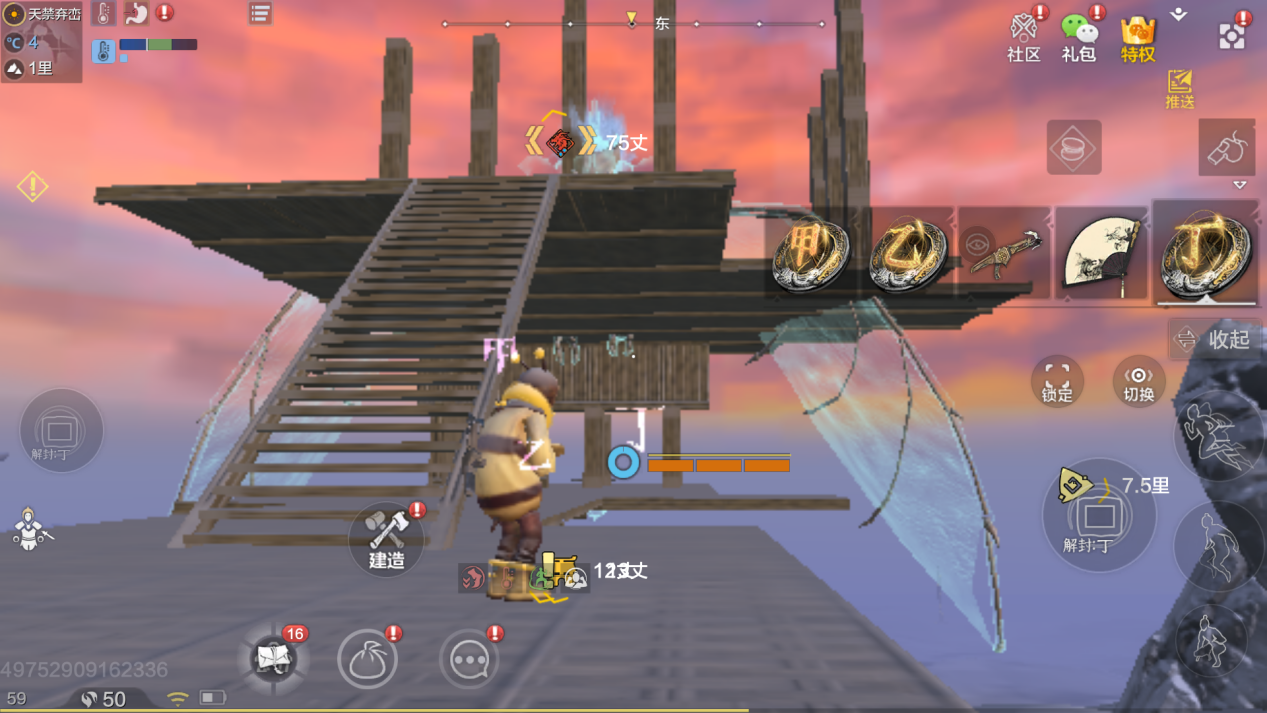Viewport: 1267px width, 713px height.
Task: Open the mail icon with 16 badge
Action: click(x=273, y=658)
